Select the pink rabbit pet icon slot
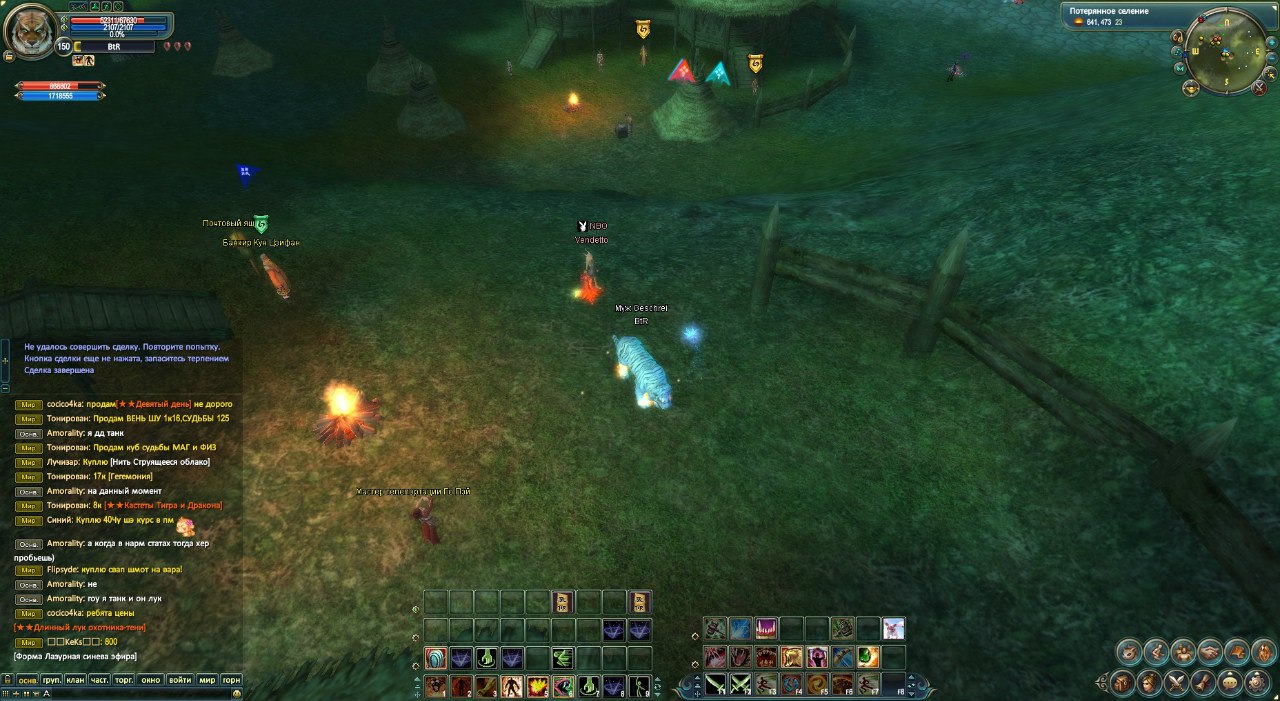1280x701 pixels. pos(893,628)
